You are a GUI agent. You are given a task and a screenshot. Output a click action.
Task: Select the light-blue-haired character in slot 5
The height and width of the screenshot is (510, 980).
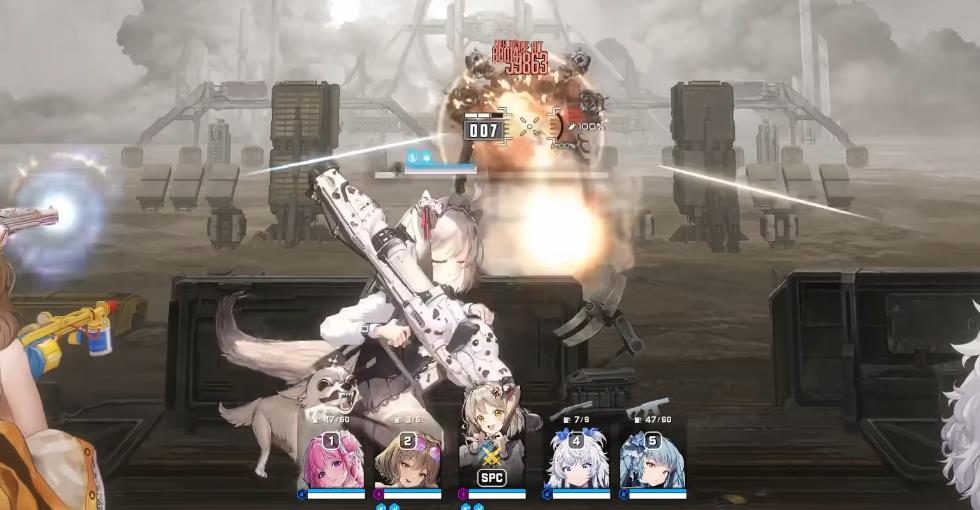(x=652, y=461)
